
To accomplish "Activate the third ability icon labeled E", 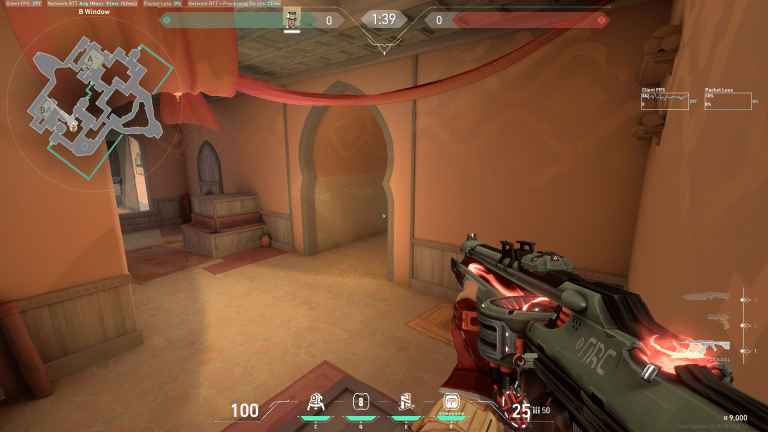I will pyautogui.click(x=406, y=401).
